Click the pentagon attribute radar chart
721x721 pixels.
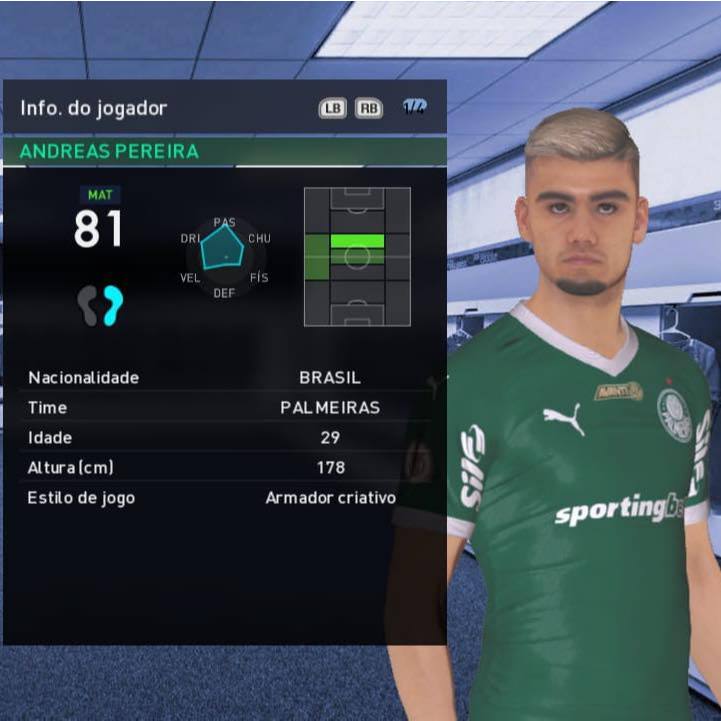coord(223,251)
